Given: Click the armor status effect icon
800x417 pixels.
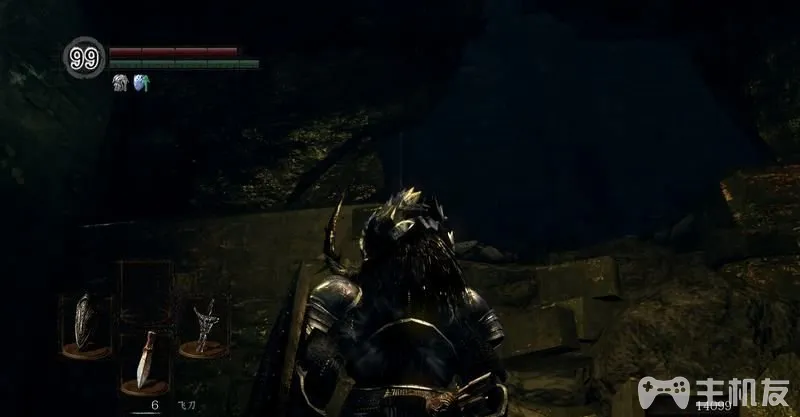Looking at the screenshot, I should tap(120, 83).
